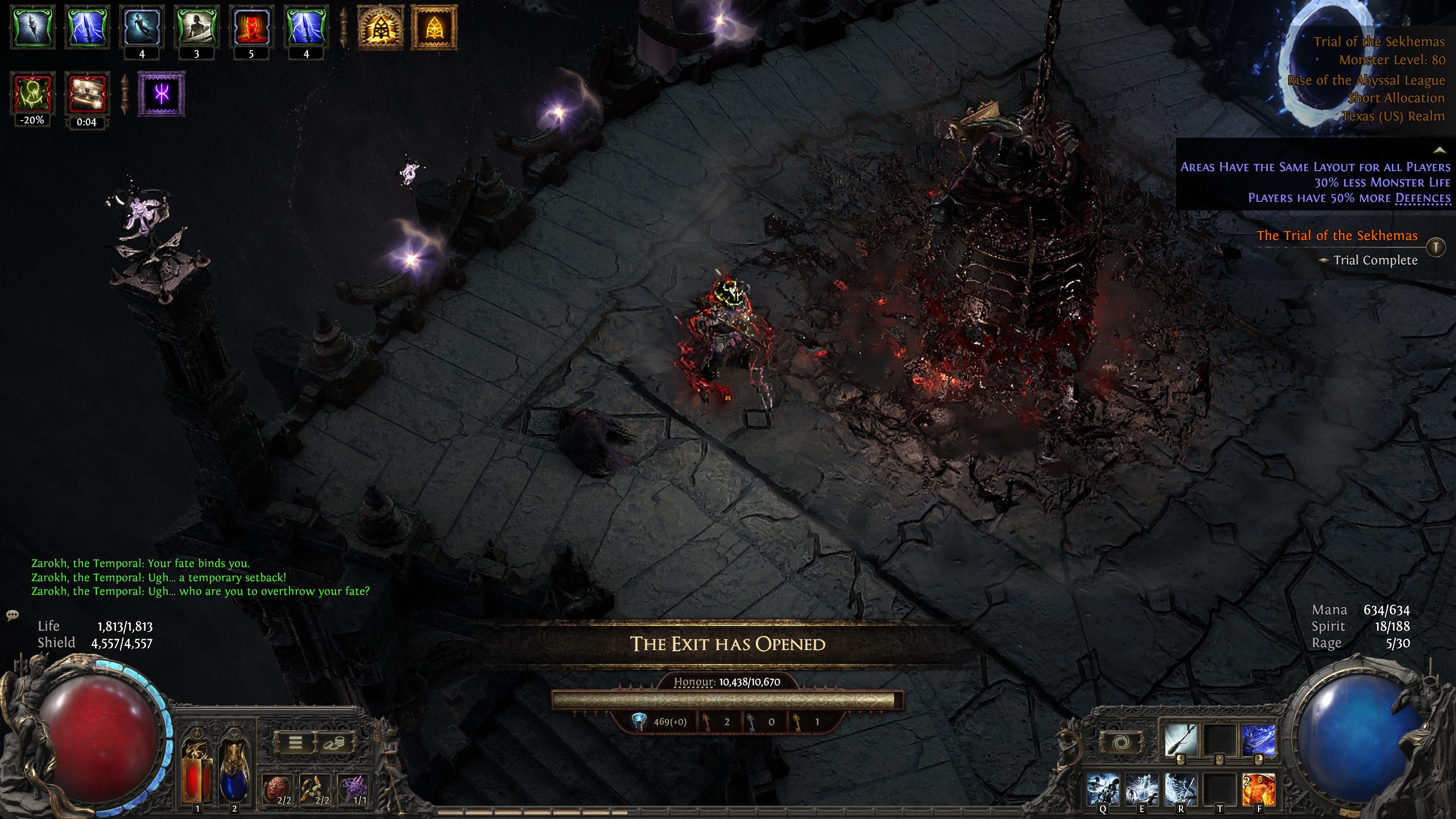Open the chat speech bubble icon
Image resolution: width=1456 pixels, height=819 pixels.
pyautogui.click(x=13, y=615)
